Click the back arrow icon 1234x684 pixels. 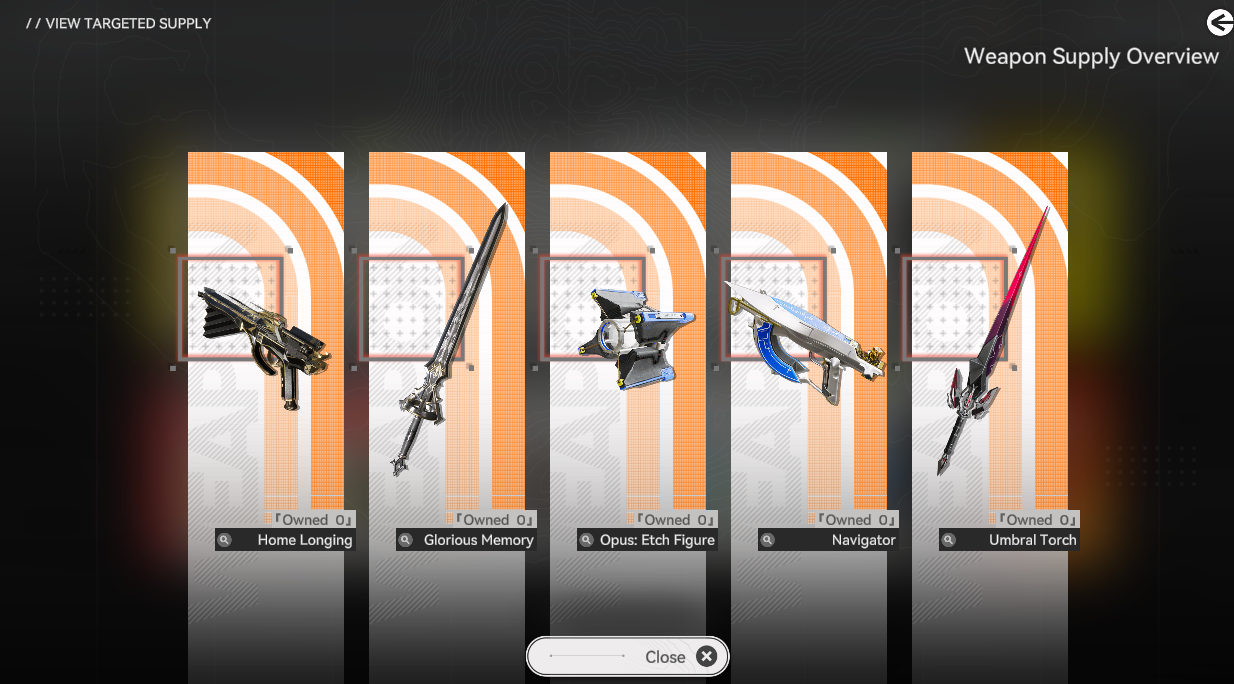coord(1219,22)
